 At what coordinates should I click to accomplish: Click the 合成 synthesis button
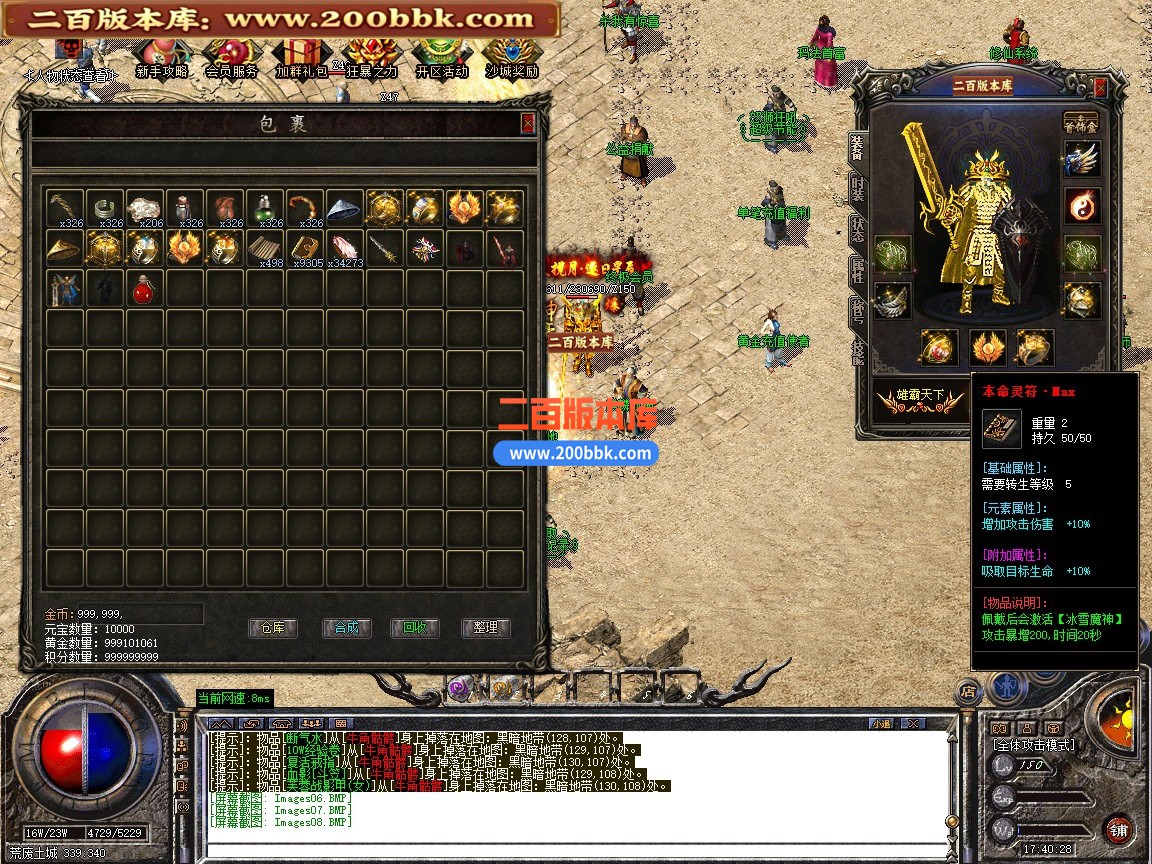pyautogui.click(x=346, y=628)
